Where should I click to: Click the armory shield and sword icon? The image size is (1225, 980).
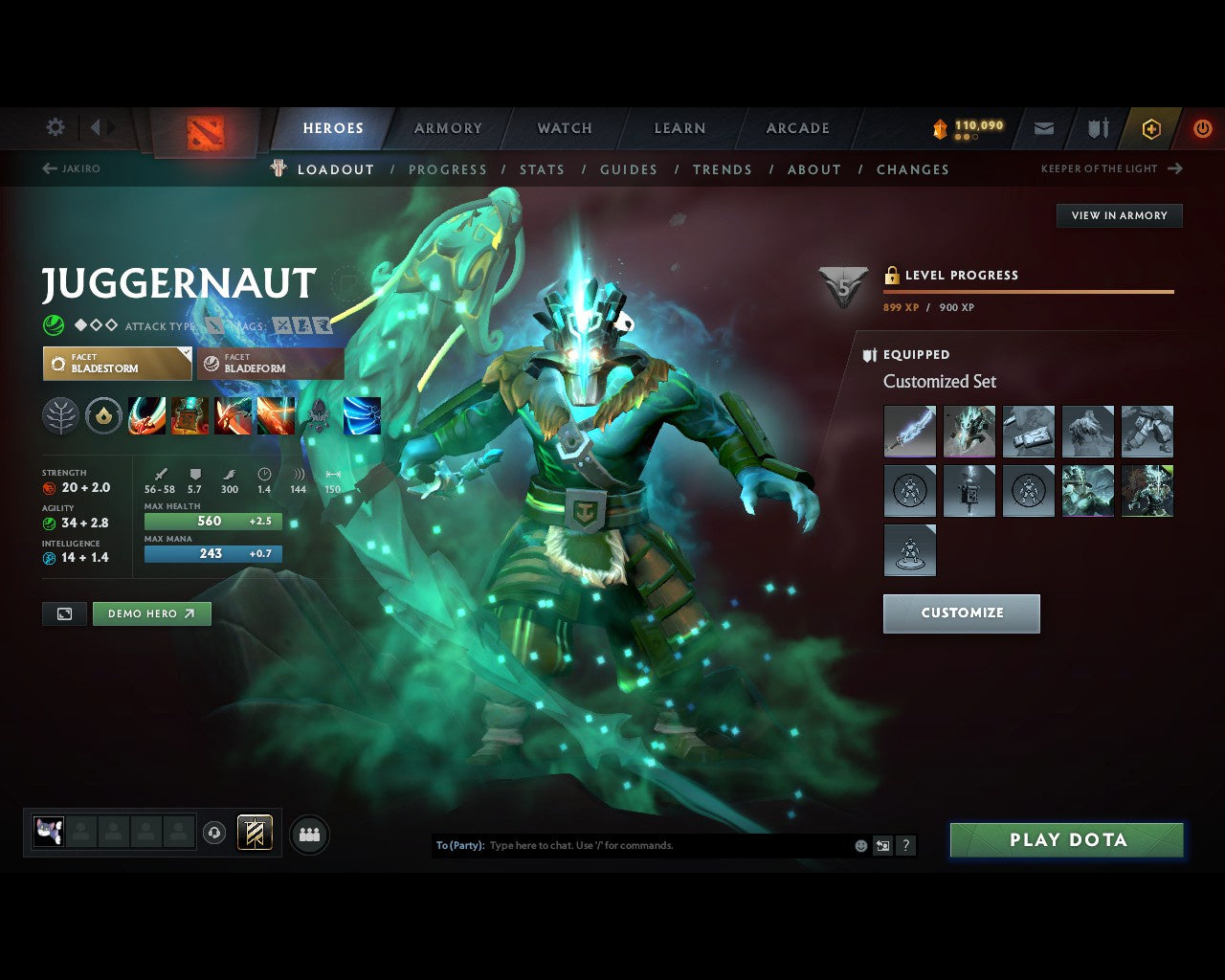click(x=1097, y=127)
